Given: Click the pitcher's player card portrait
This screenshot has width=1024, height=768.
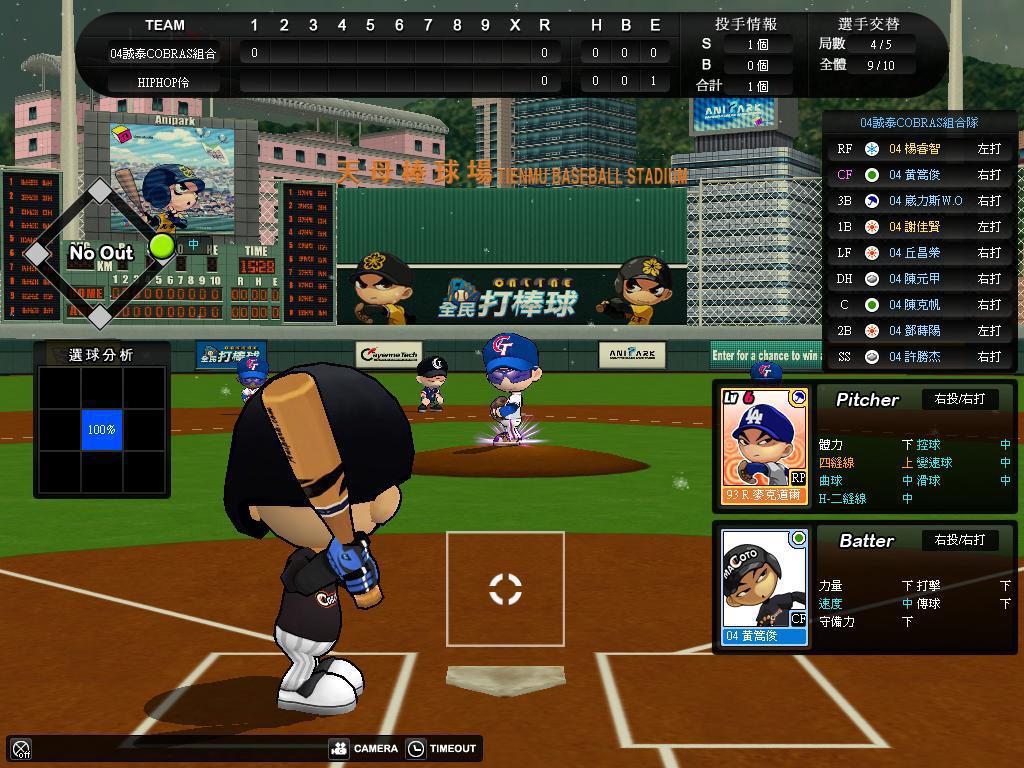Looking at the screenshot, I should (x=764, y=445).
